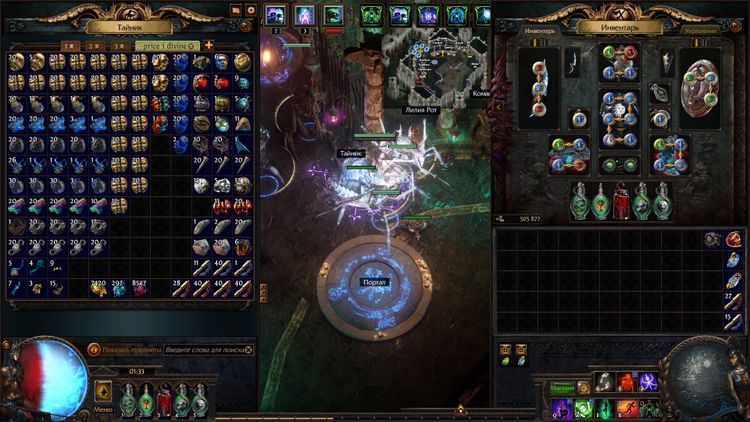Click the info icon beside search

[x=93, y=350]
